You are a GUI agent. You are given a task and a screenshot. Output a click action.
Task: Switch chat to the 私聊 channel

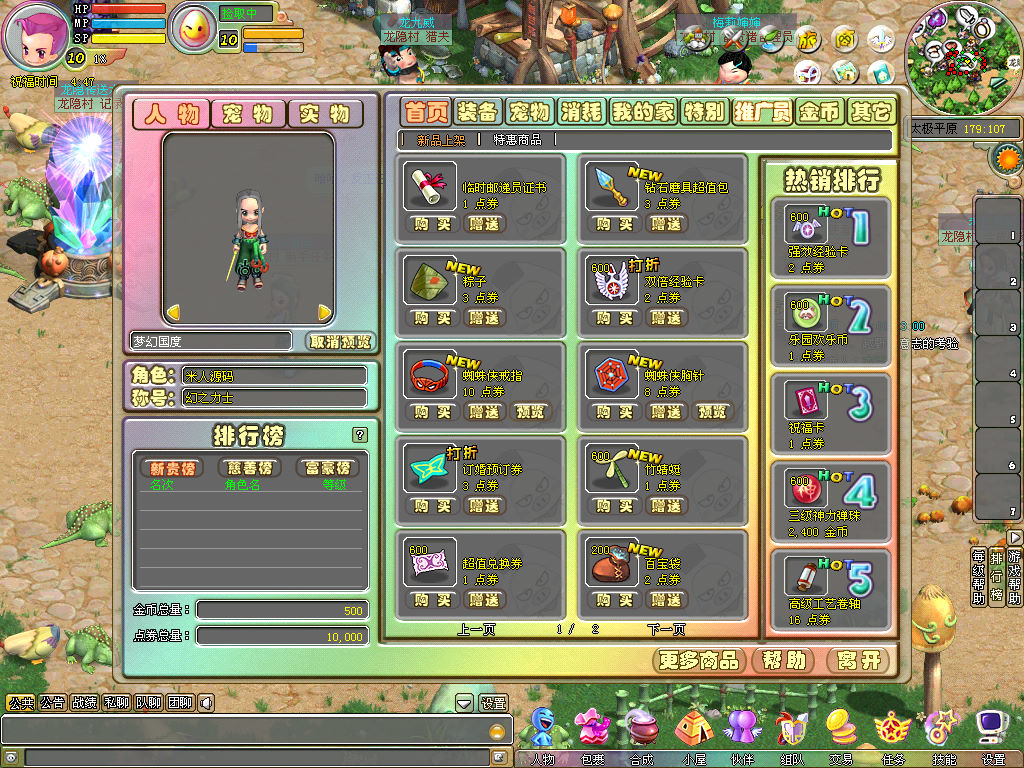(x=117, y=703)
